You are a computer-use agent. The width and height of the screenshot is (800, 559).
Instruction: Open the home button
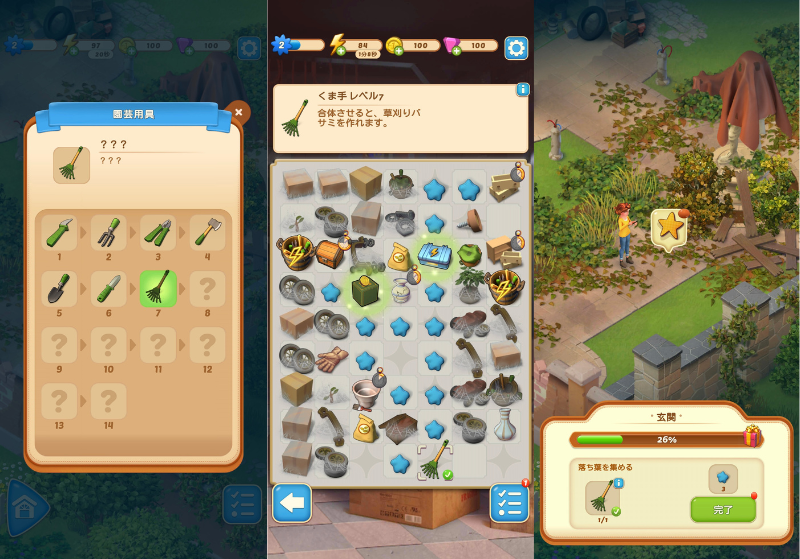pyautogui.click(x=26, y=509)
